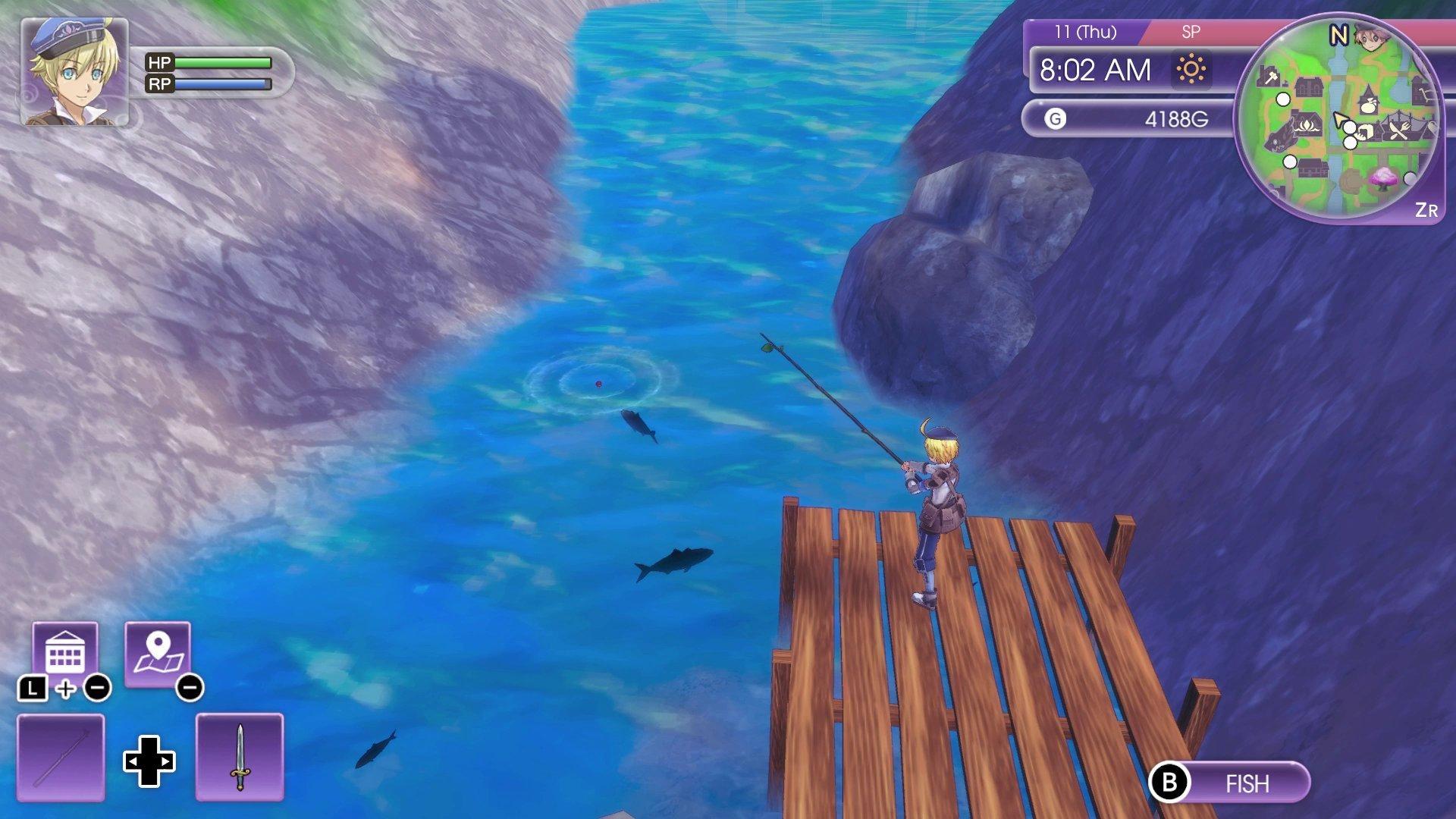Select the sword weapon slot
Screen dimensions: 1456x819
click(240, 757)
